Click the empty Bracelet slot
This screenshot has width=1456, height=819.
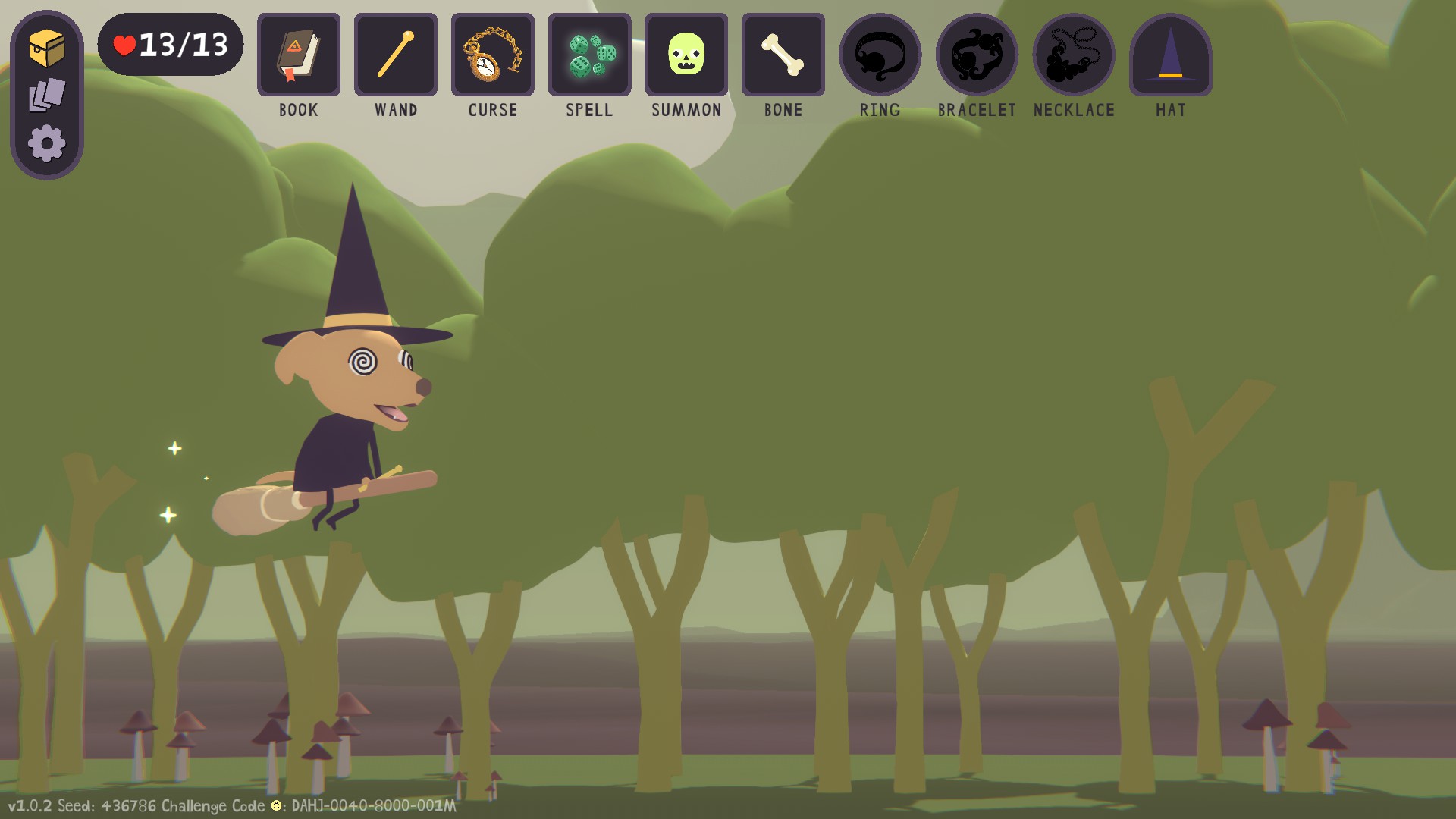point(977,55)
